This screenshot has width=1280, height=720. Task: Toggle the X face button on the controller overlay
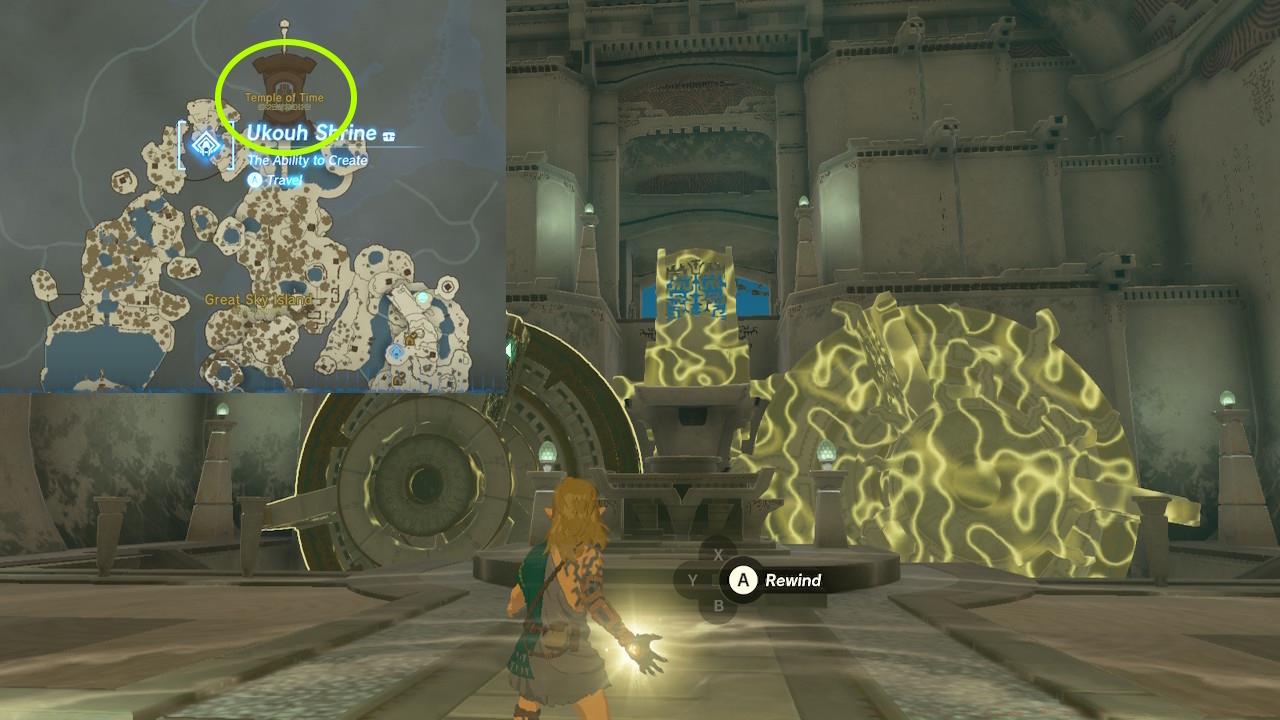click(718, 553)
